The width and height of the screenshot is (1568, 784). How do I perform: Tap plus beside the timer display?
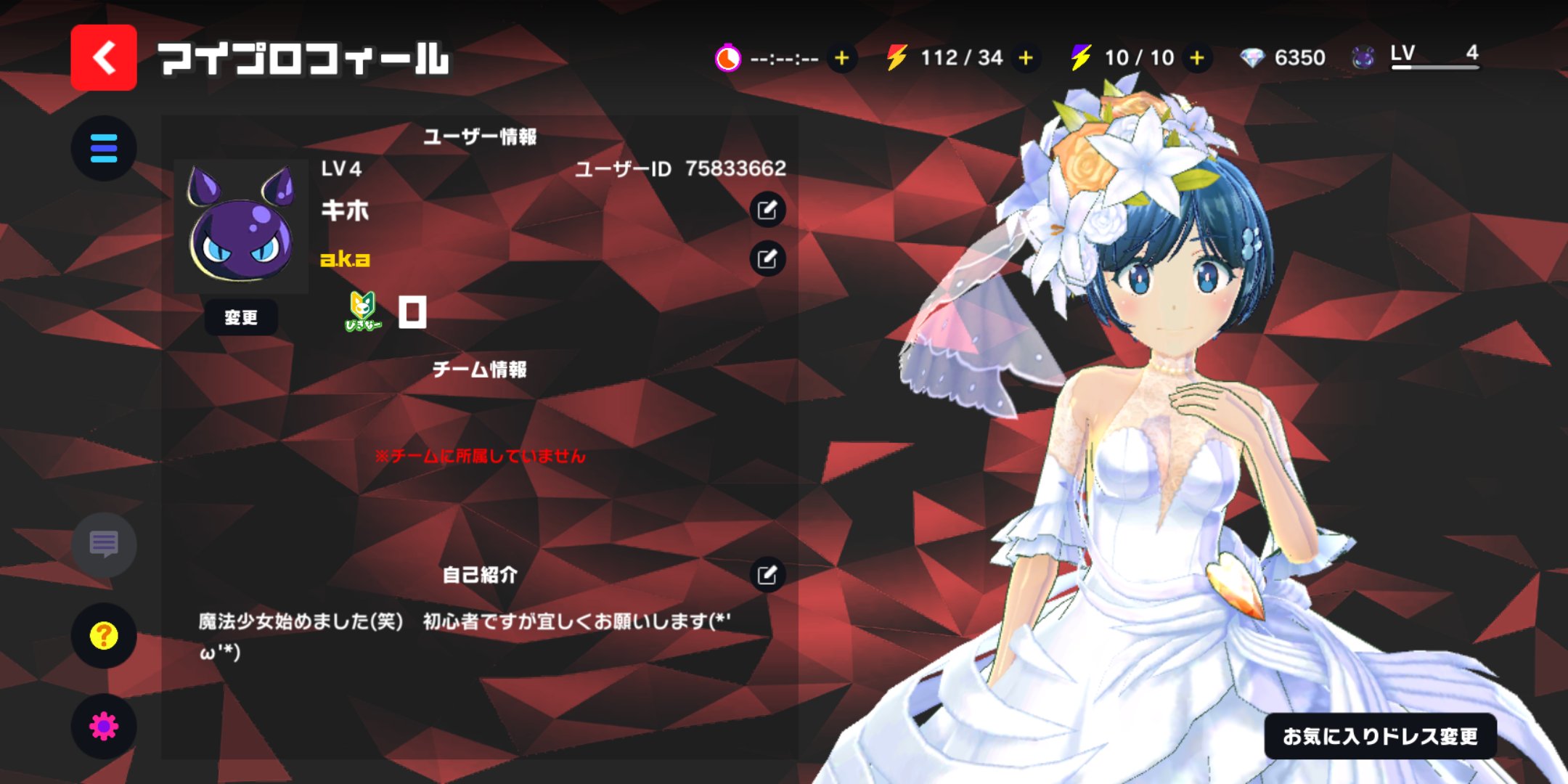pos(842,58)
